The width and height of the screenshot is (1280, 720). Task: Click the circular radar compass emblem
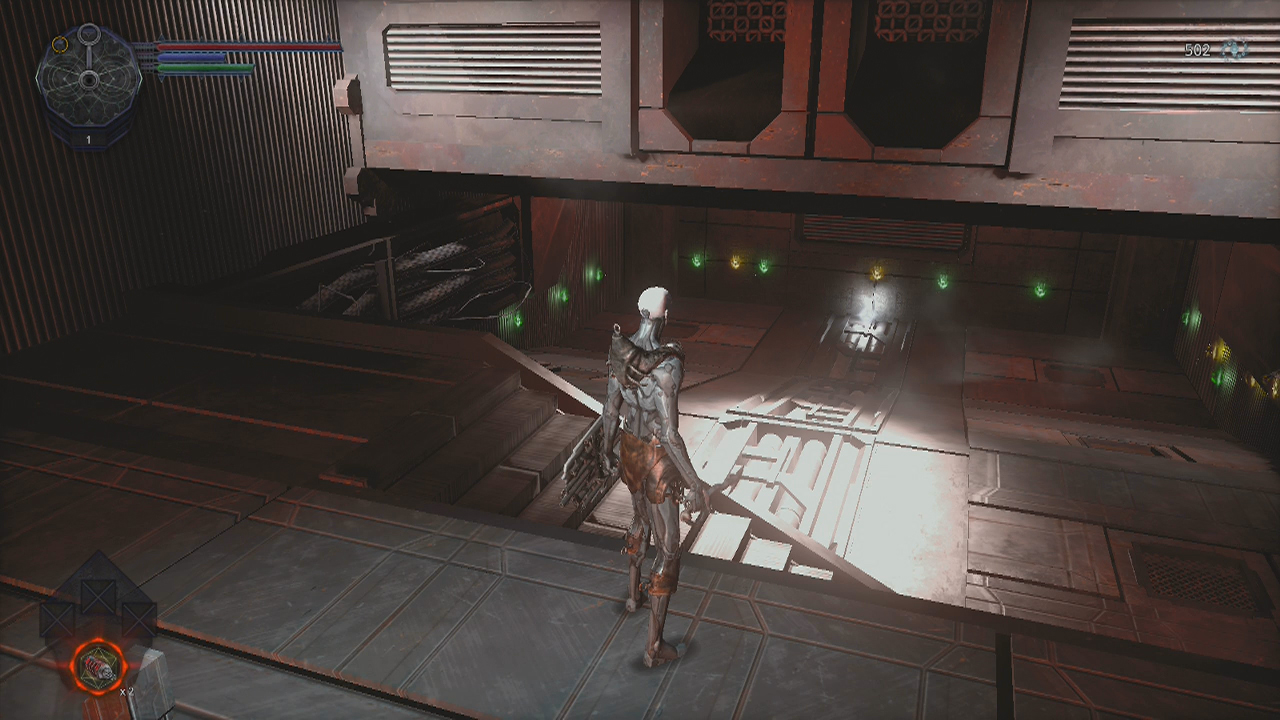pyautogui.click(x=88, y=78)
